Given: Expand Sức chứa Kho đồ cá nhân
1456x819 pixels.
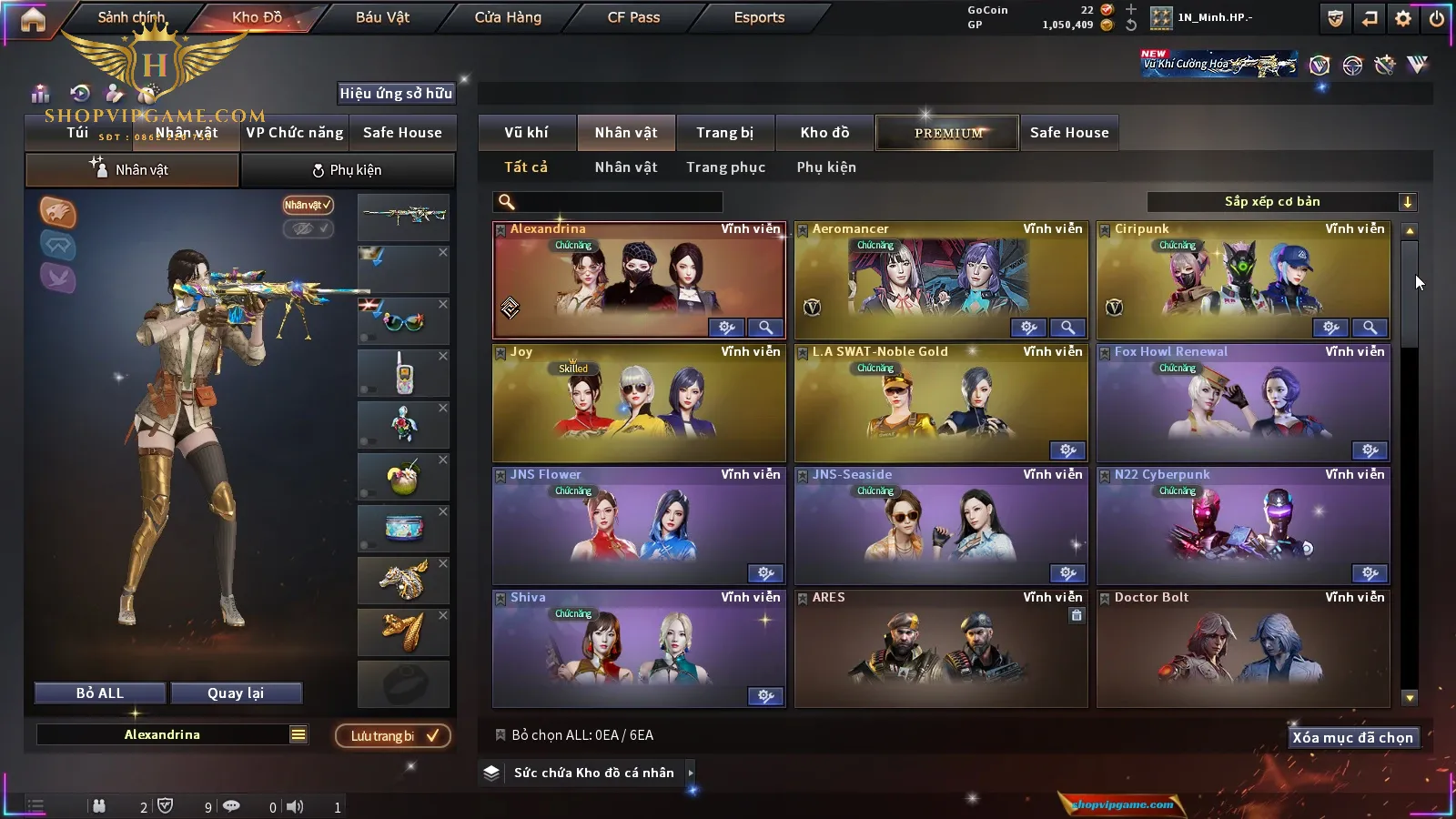Looking at the screenshot, I should coord(593,773).
